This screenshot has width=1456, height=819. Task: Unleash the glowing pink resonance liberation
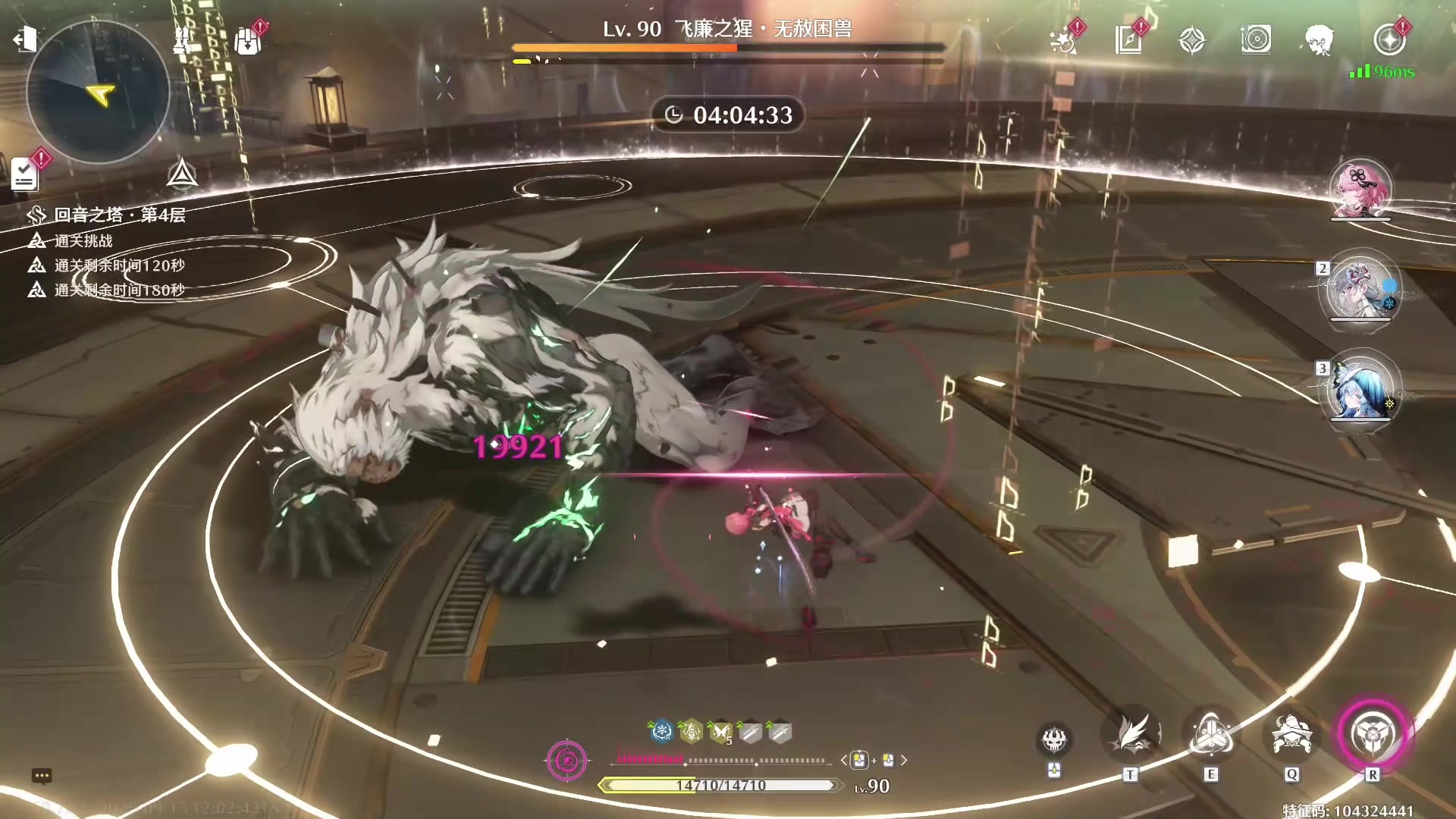click(x=1372, y=735)
